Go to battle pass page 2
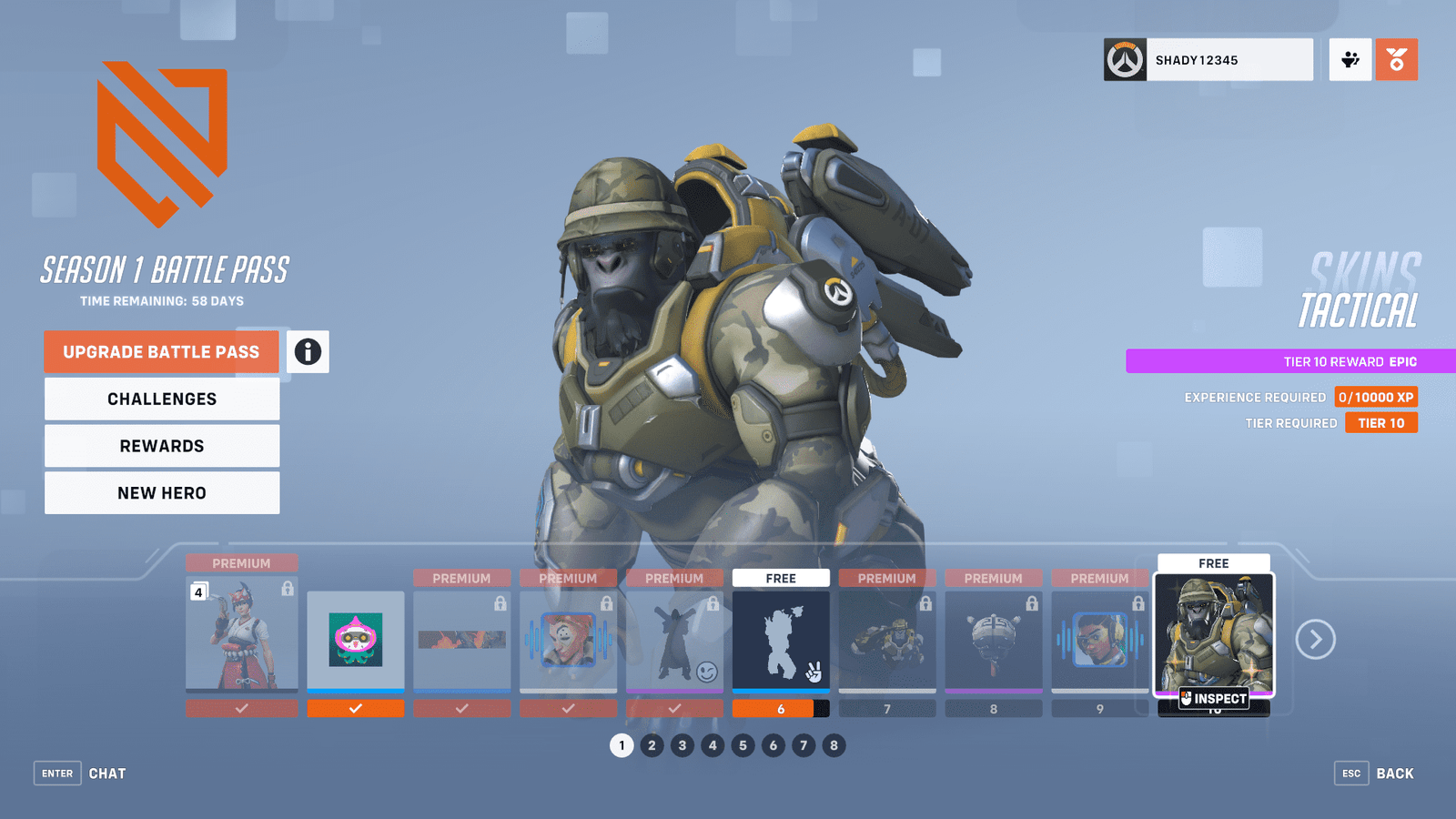 (652, 745)
